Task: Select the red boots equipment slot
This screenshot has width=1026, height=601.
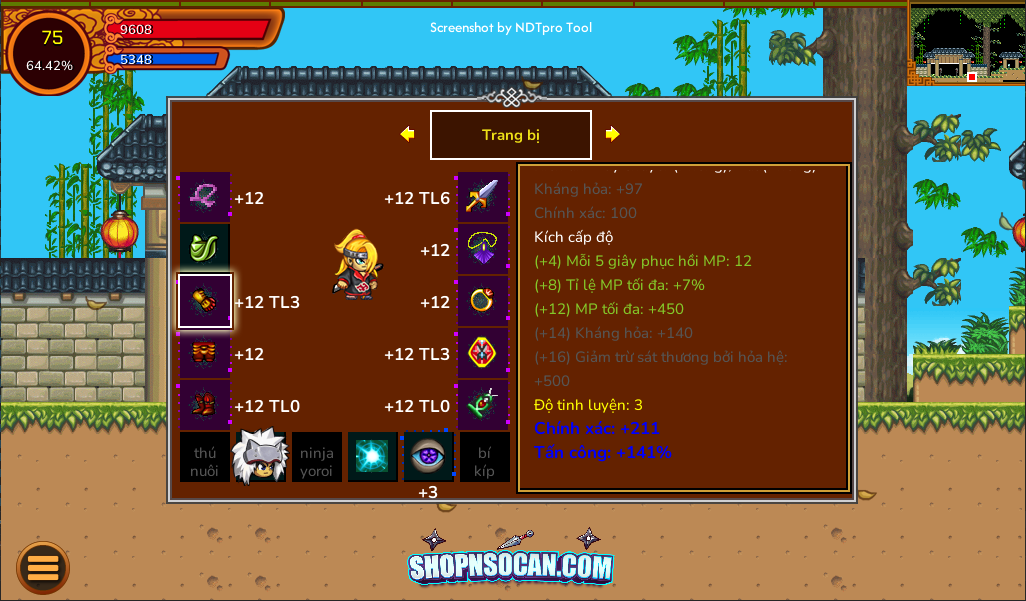Action: coord(205,405)
